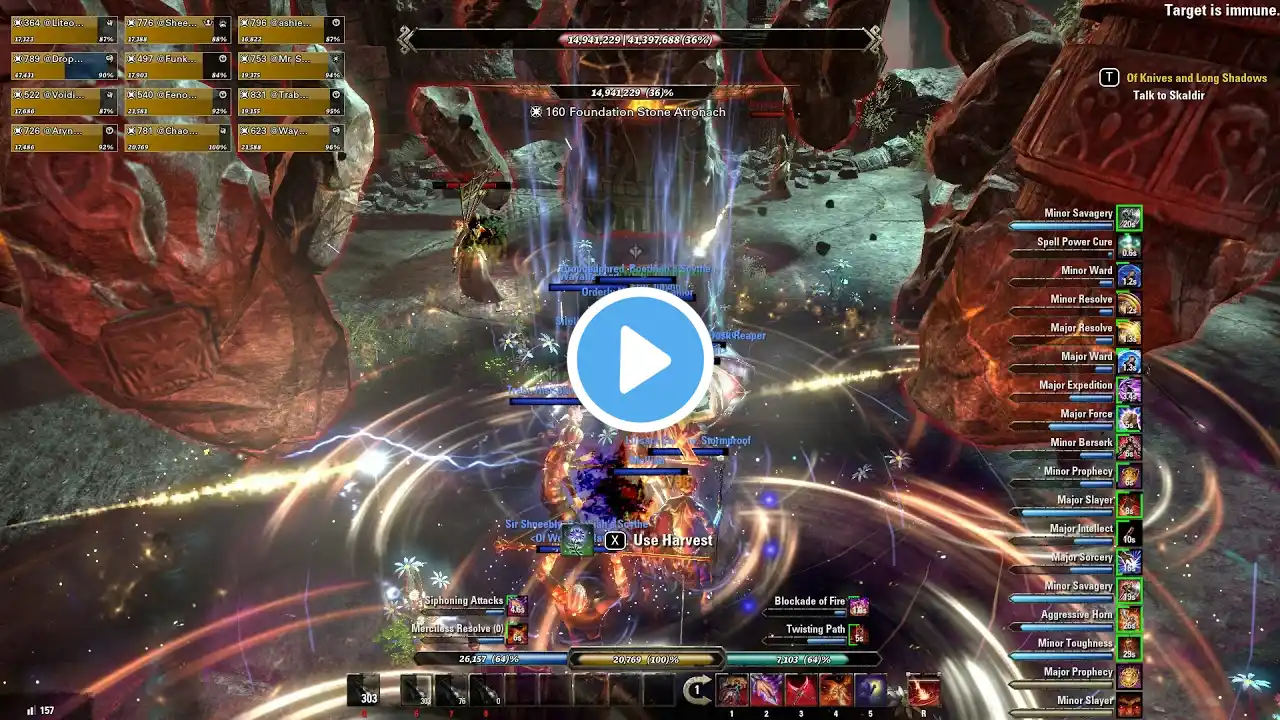Click the weapon swap arrows icon
The height and width of the screenshot is (720, 1280).
click(697, 690)
